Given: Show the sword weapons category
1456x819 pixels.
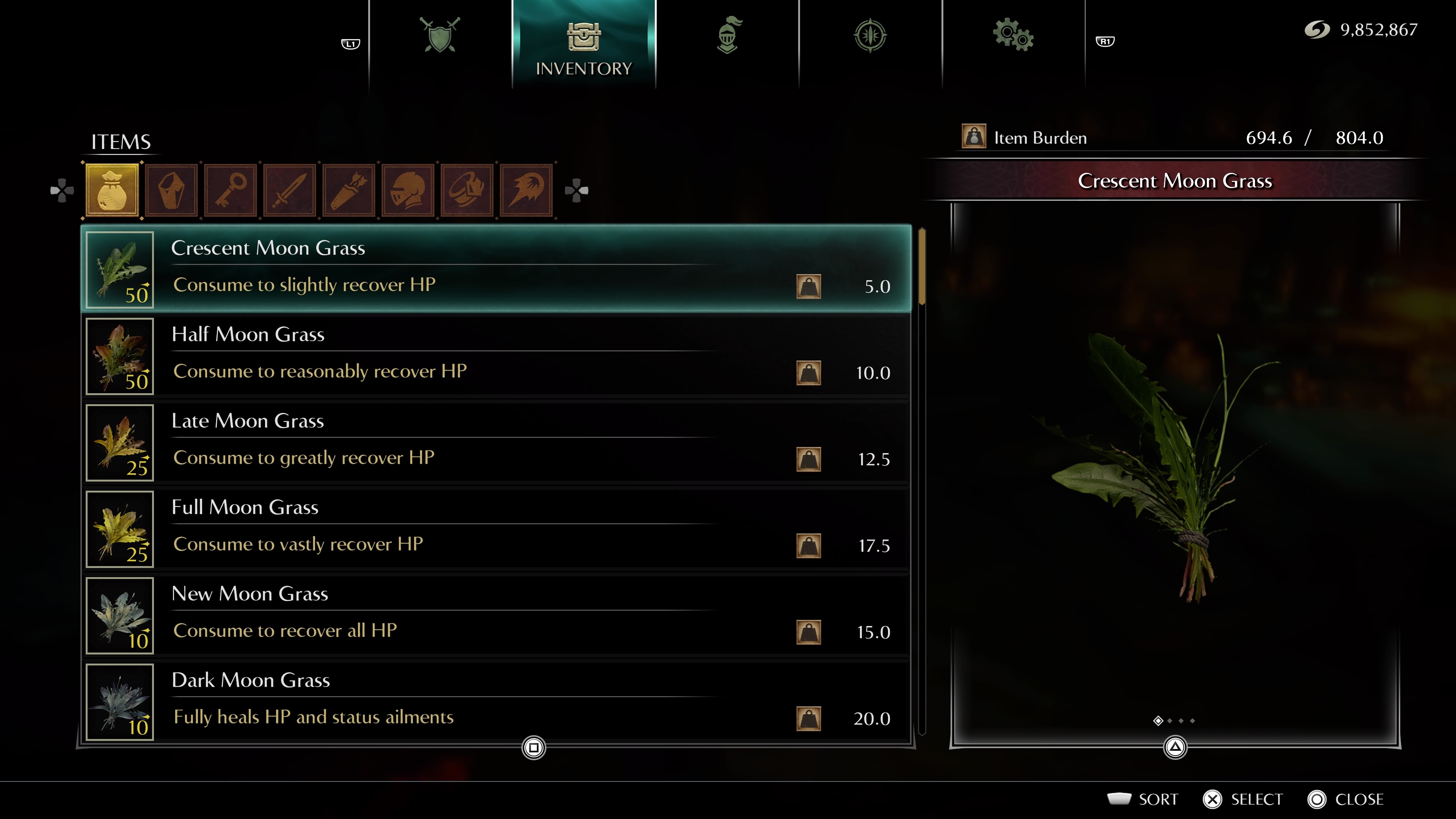Looking at the screenshot, I should click(x=290, y=190).
